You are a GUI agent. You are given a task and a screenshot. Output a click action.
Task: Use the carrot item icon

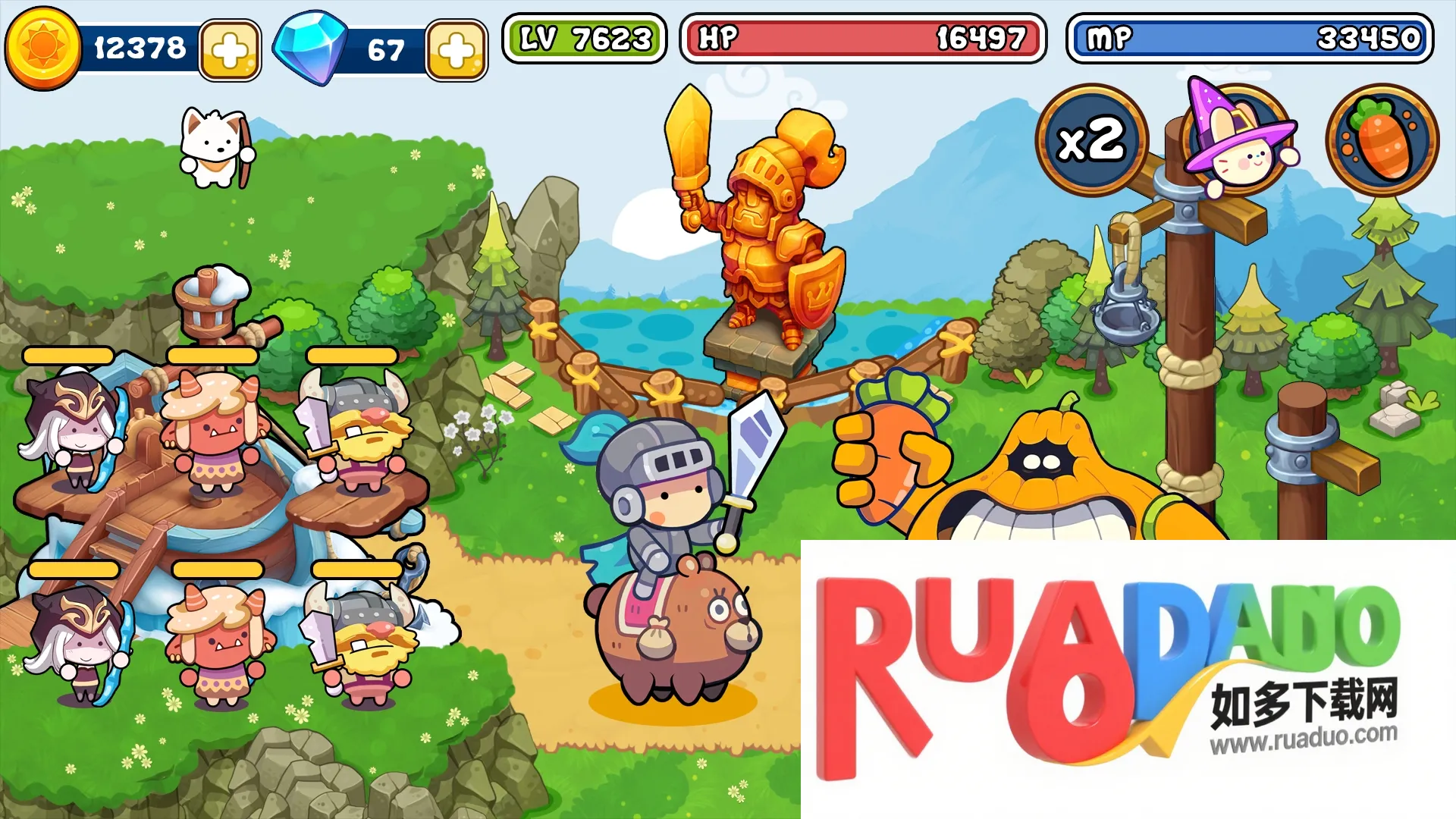click(1382, 140)
